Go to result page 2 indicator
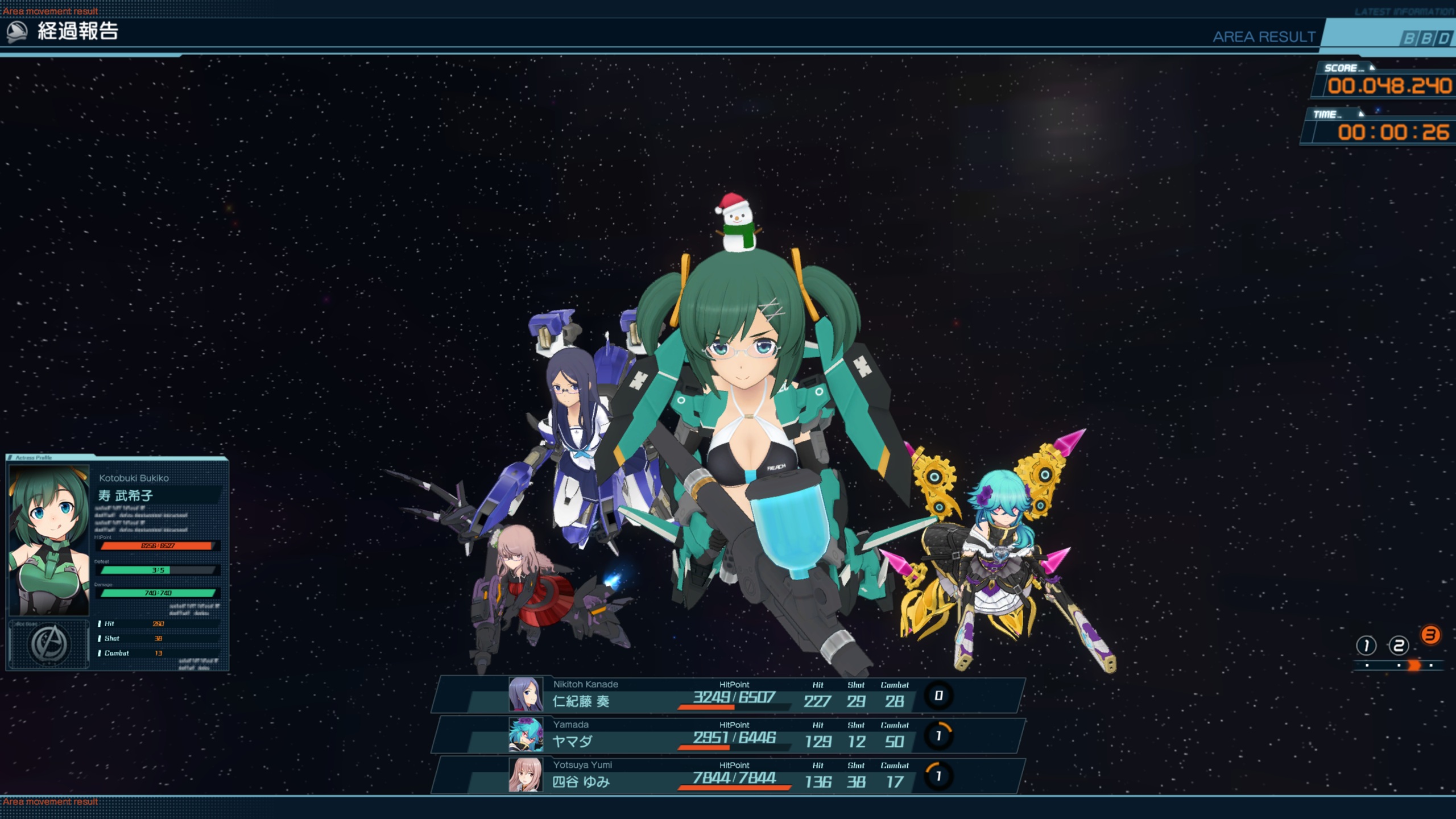Screen dimensions: 1456x819 pos(1399,646)
